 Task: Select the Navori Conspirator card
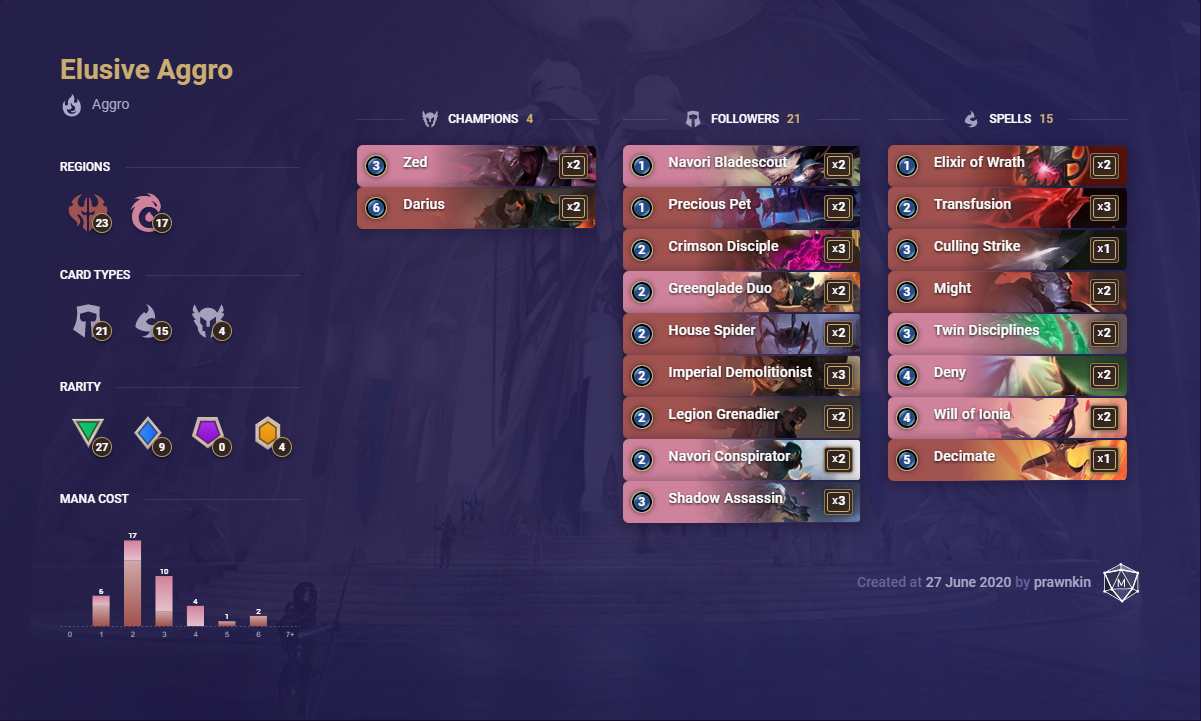point(741,460)
